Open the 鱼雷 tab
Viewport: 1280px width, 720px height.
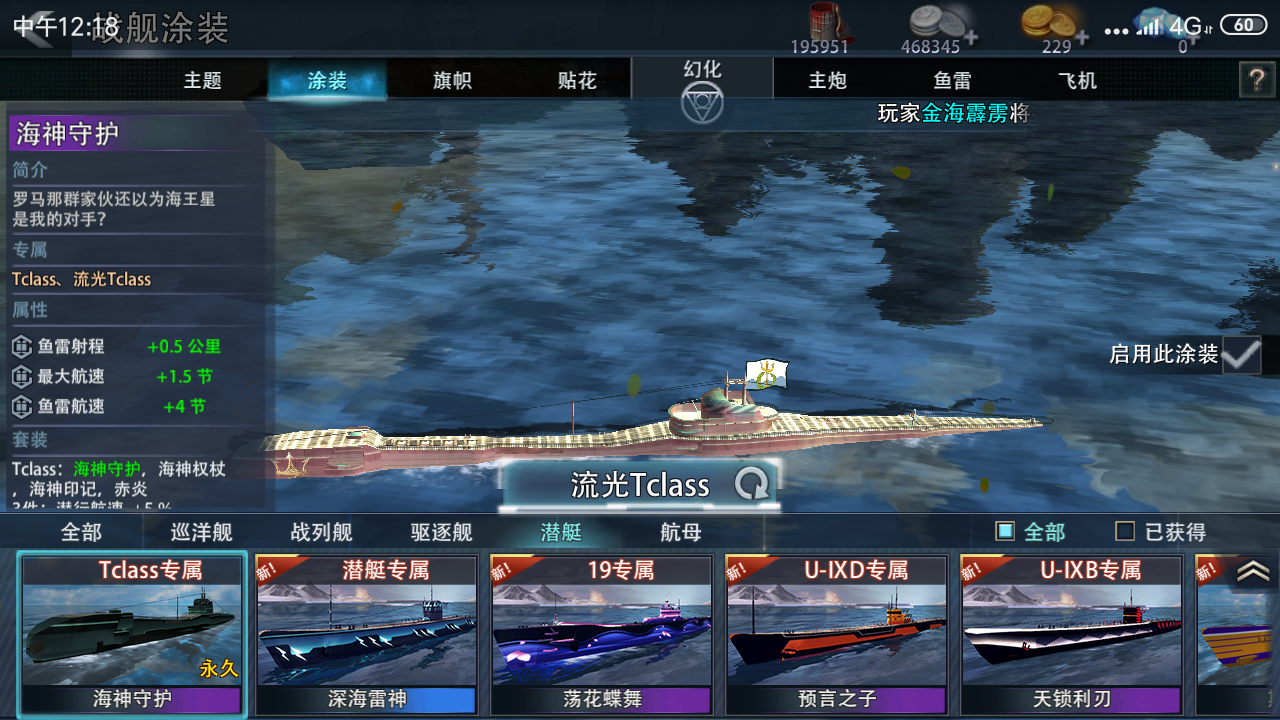point(952,81)
